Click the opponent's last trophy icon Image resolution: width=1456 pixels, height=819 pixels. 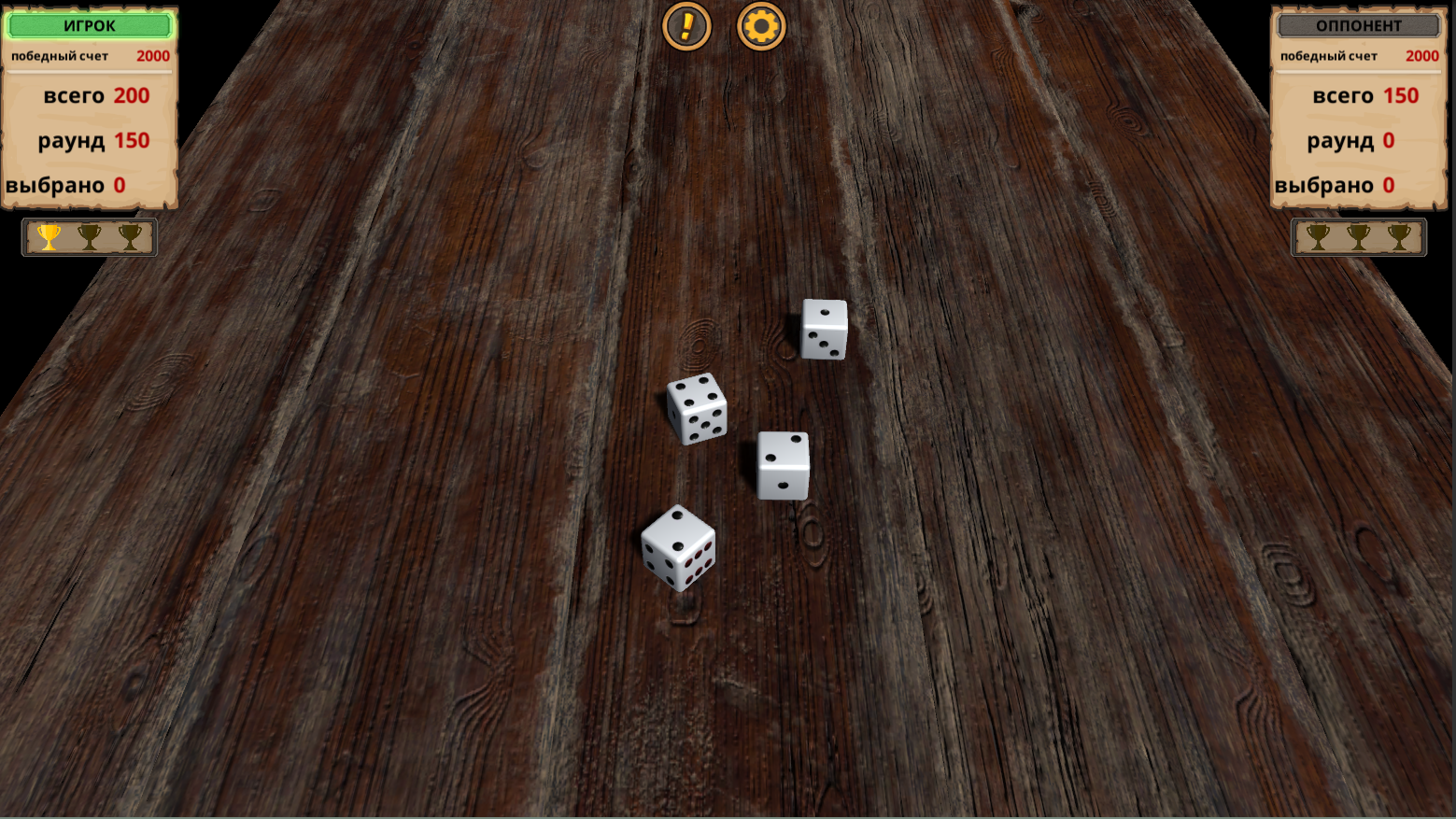click(x=1399, y=236)
